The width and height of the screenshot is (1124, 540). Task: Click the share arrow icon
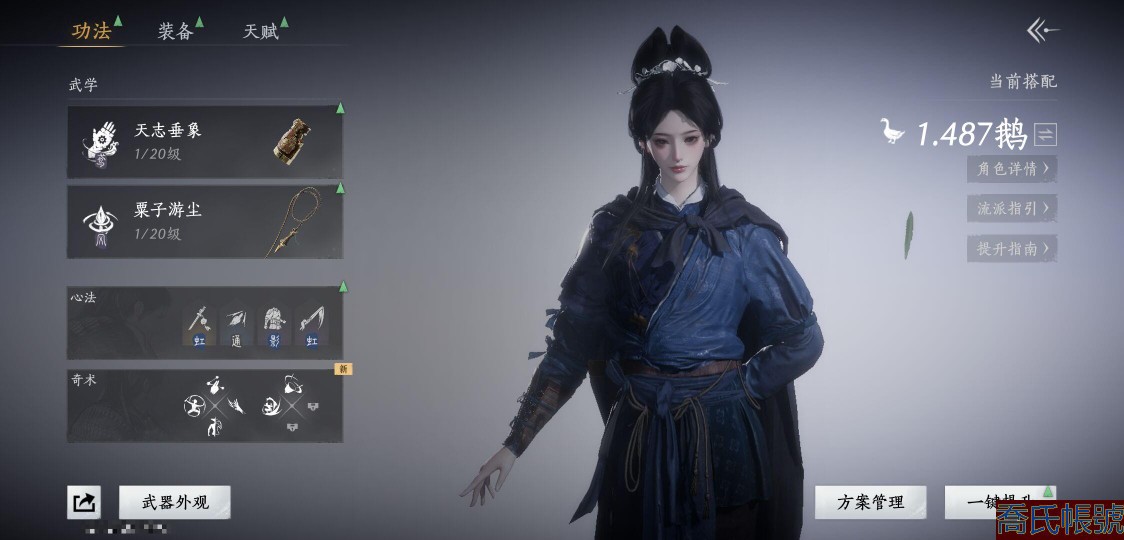(x=84, y=502)
